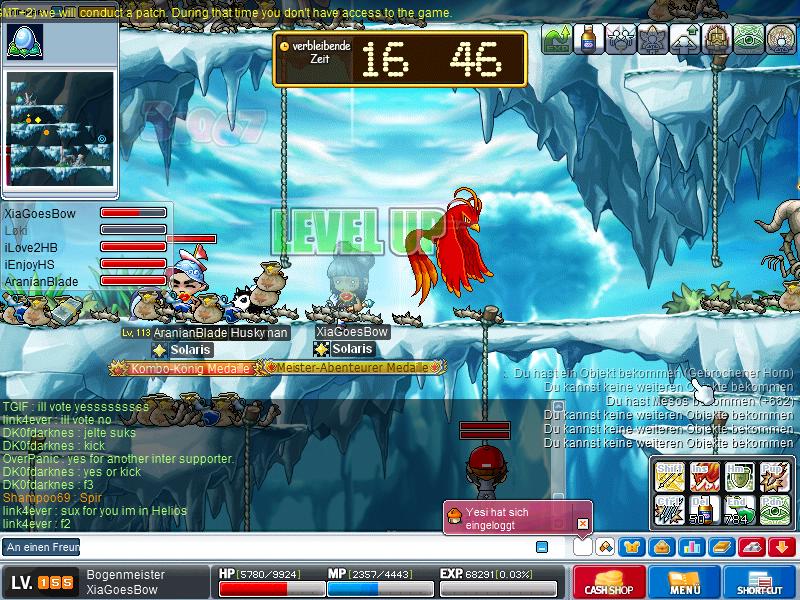Select AranianBlade in the party list
800x600 pixels.
(x=41, y=282)
